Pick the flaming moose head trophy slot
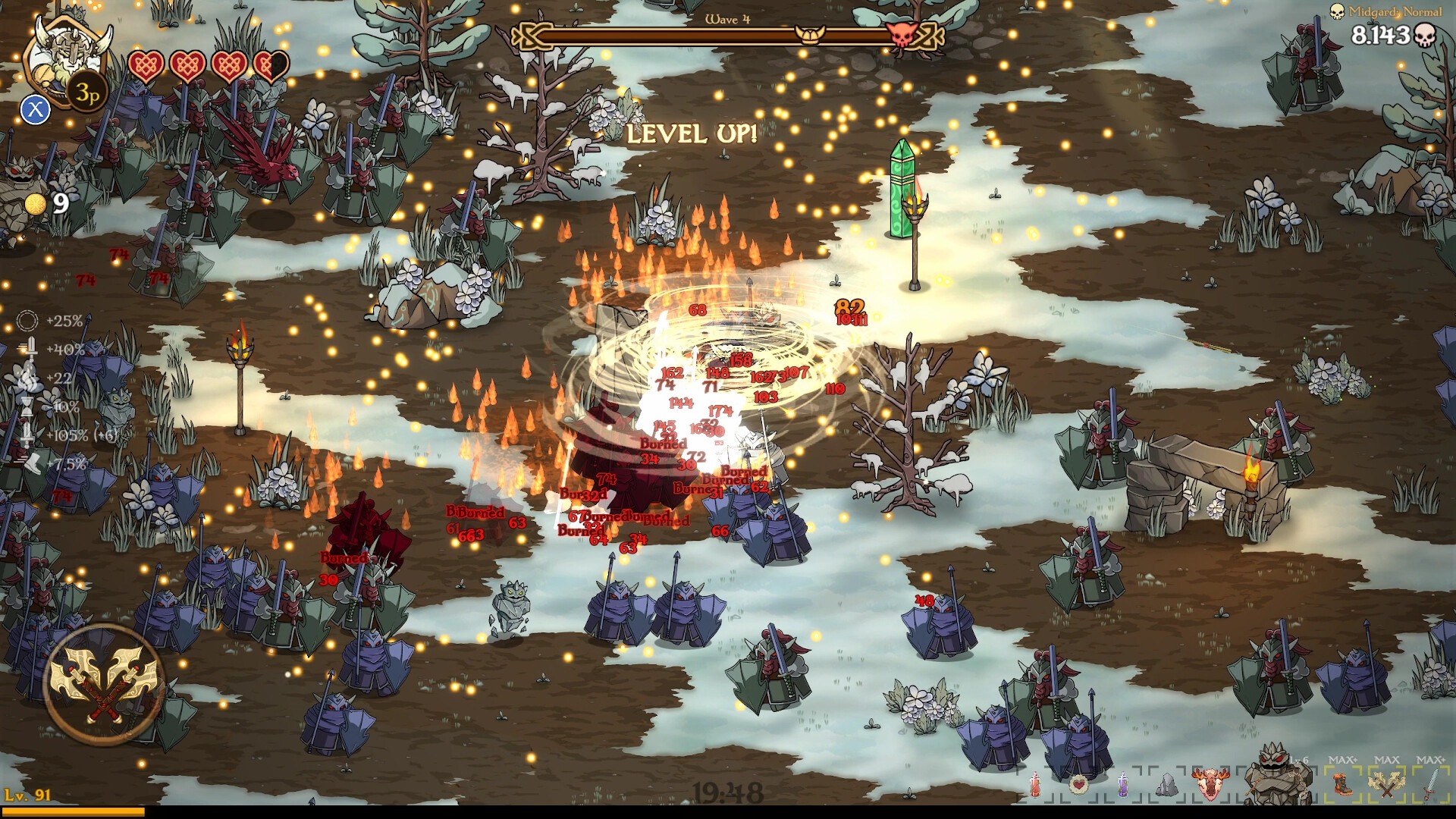1456x819 pixels. 1210,786
